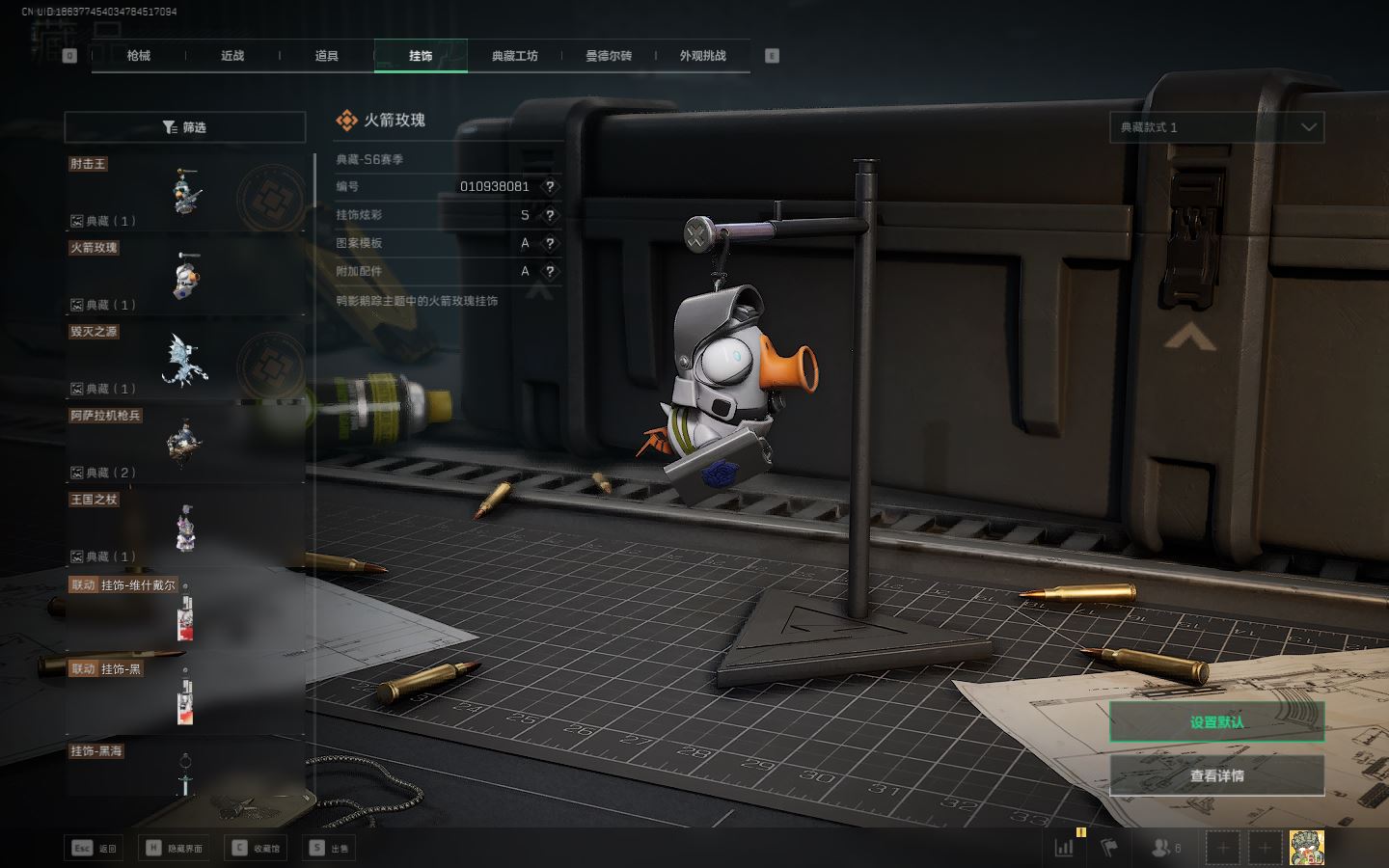Switch to the 枪械 tab
This screenshot has width=1389, height=868.
click(139, 56)
